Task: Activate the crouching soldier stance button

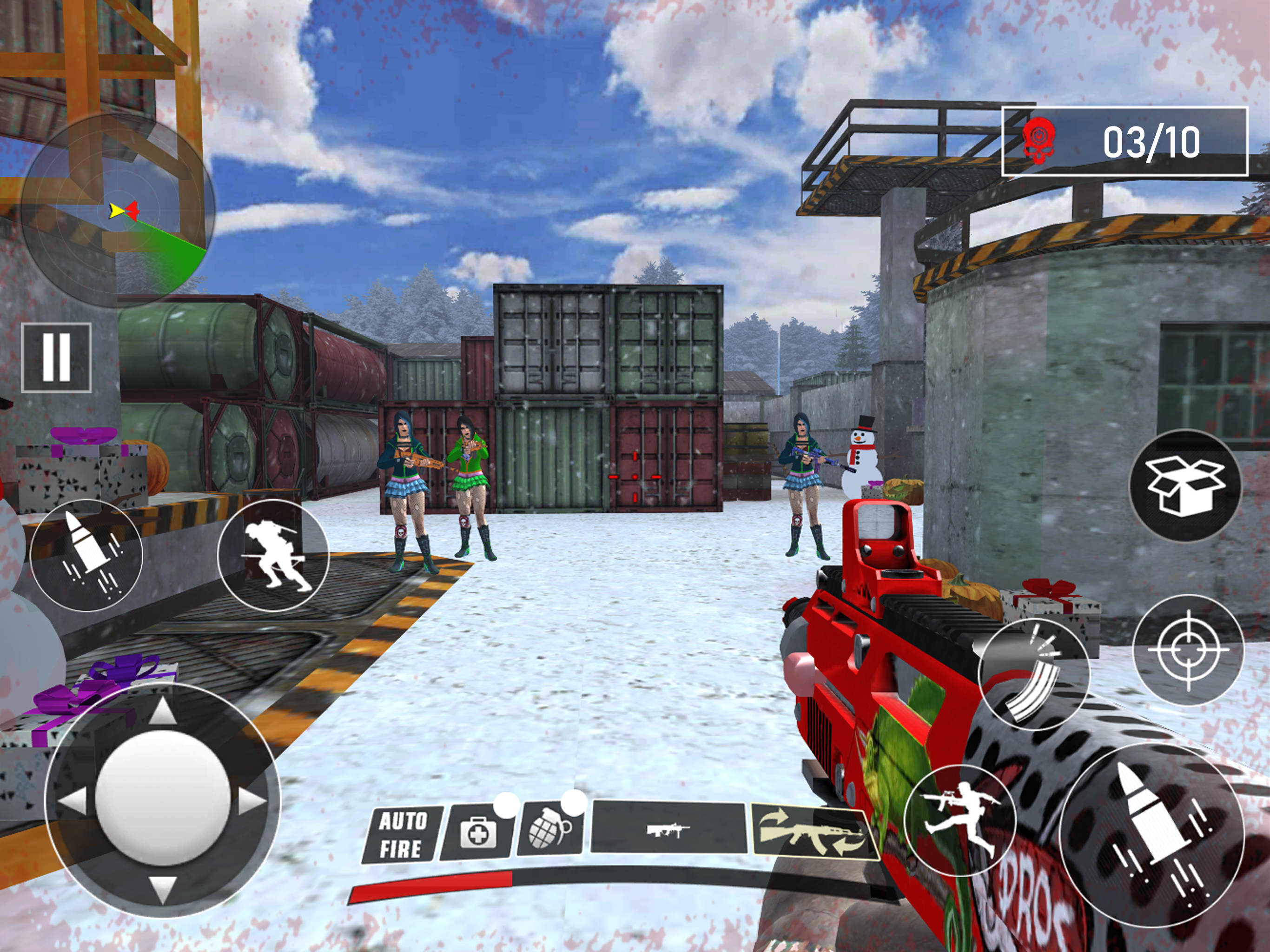Action: [x=273, y=555]
